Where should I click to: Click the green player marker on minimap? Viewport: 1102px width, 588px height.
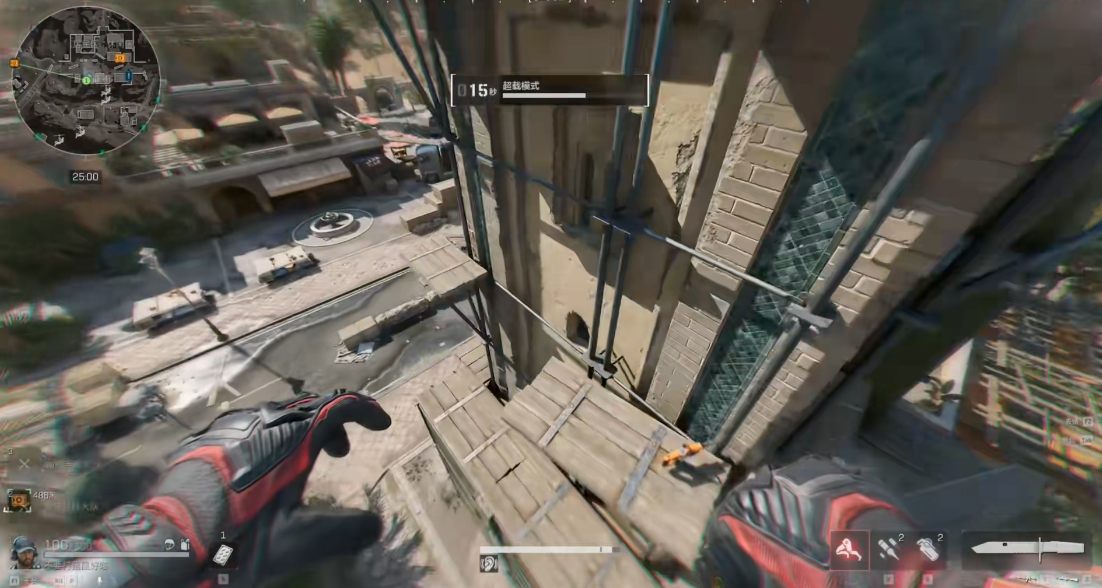[x=87, y=79]
